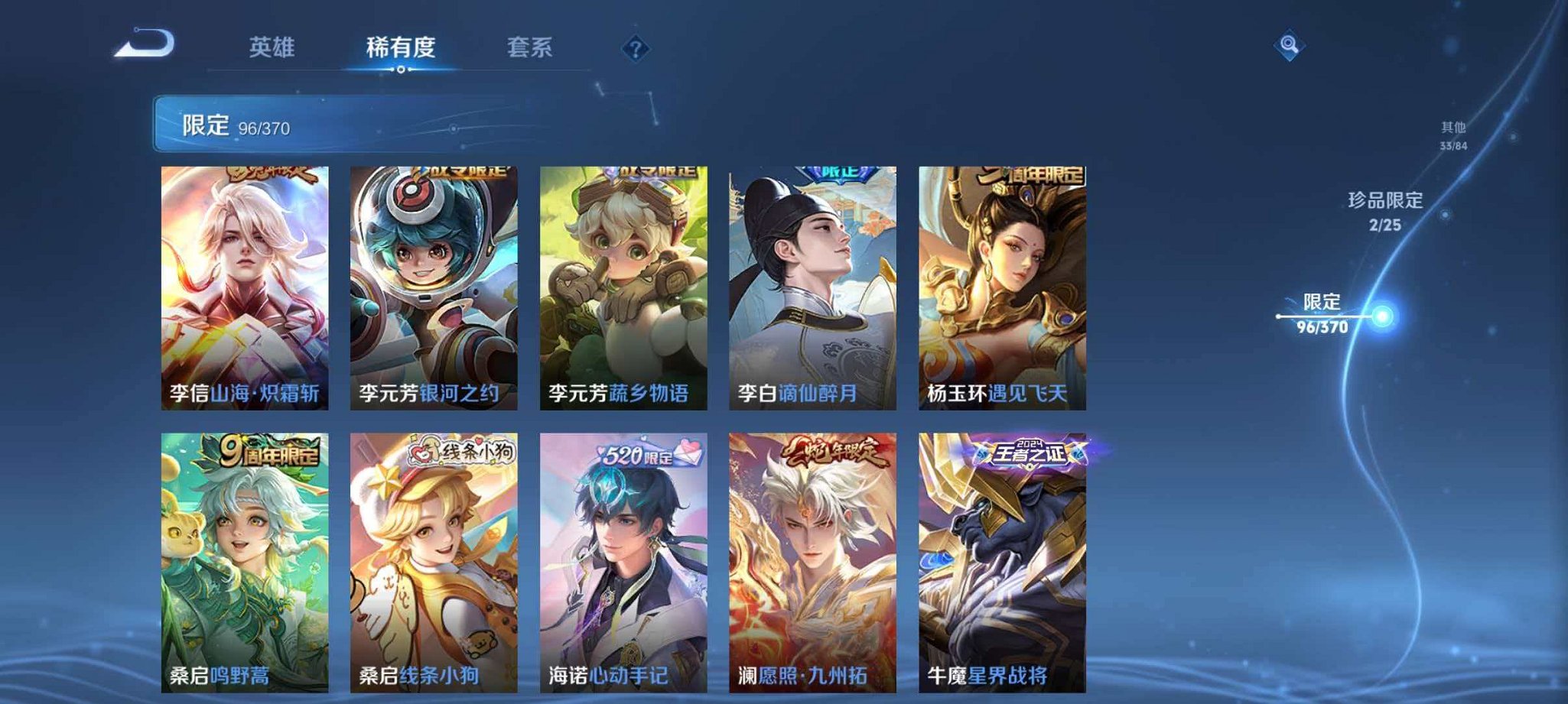Switch to the 英雄 tab
Screen dimensions: 1568x704
275,47
